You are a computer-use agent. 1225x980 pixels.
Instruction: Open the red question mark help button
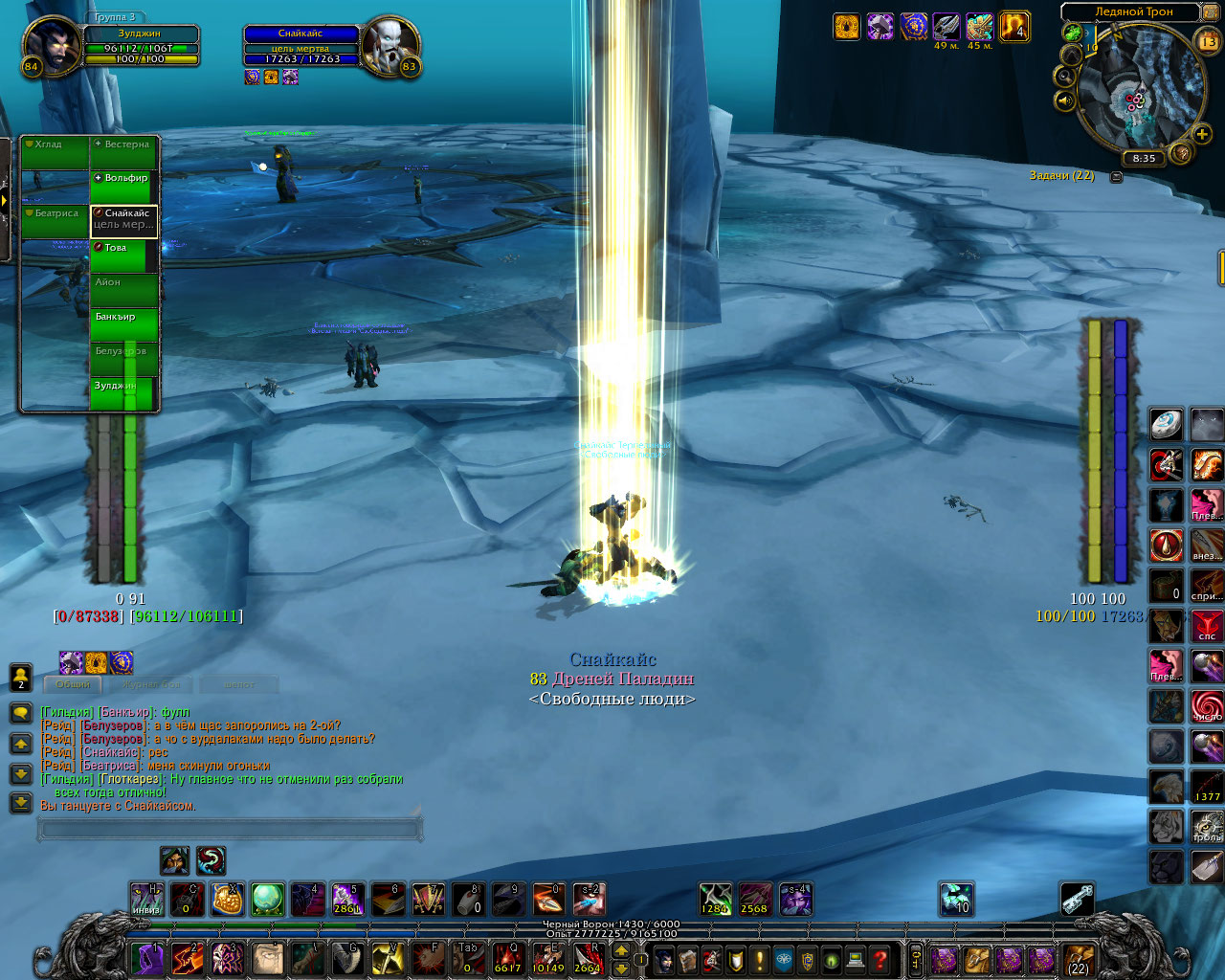(x=880, y=959)
